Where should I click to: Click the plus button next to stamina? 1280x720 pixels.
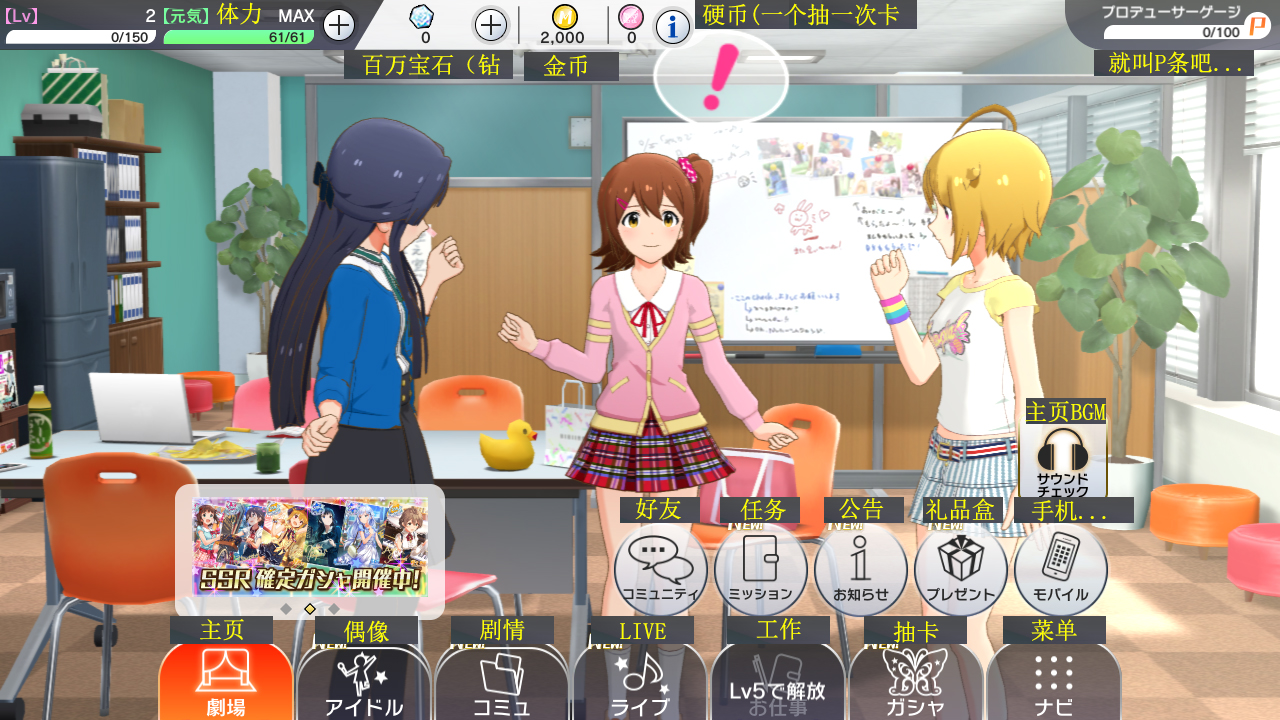click(339, 25)
